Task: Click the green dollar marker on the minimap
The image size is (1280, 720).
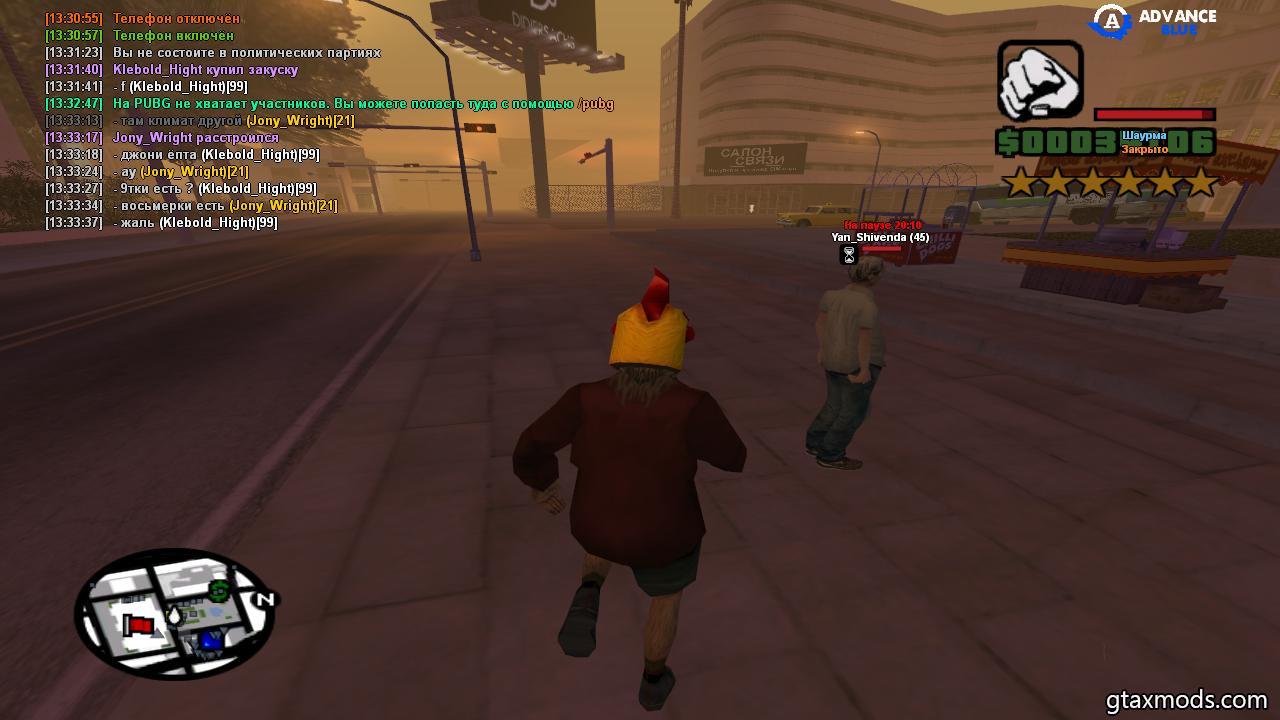Action: [x=219, y=591]
